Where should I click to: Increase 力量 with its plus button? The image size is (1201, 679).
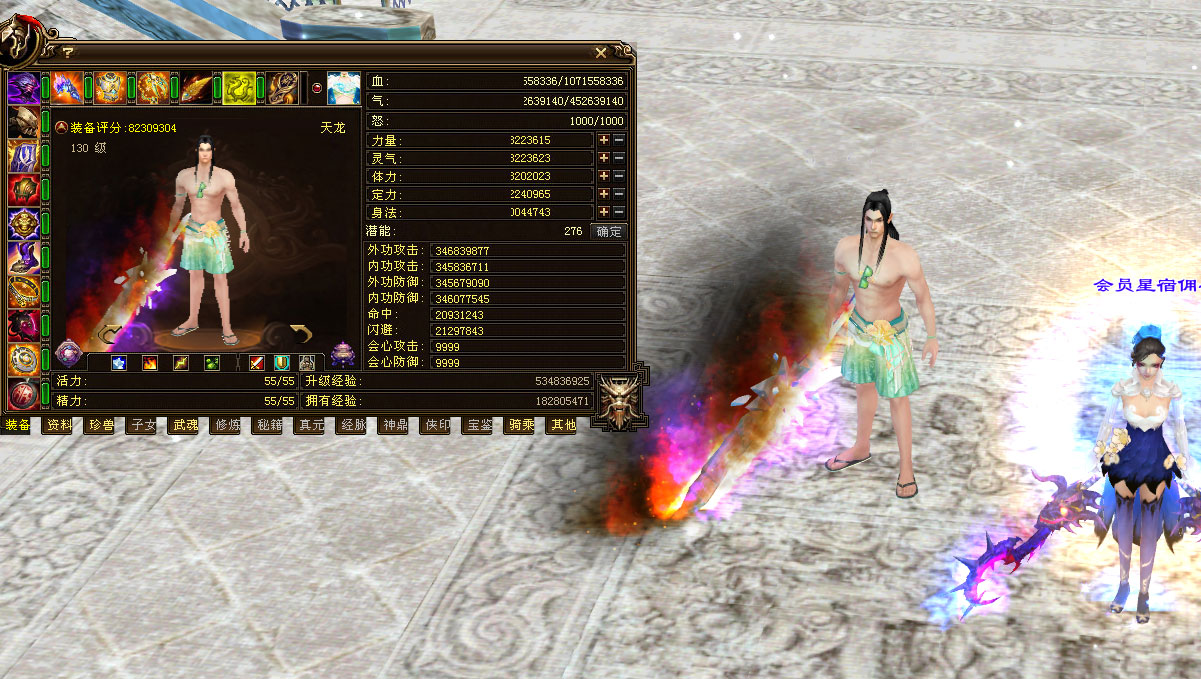point(604,140)
